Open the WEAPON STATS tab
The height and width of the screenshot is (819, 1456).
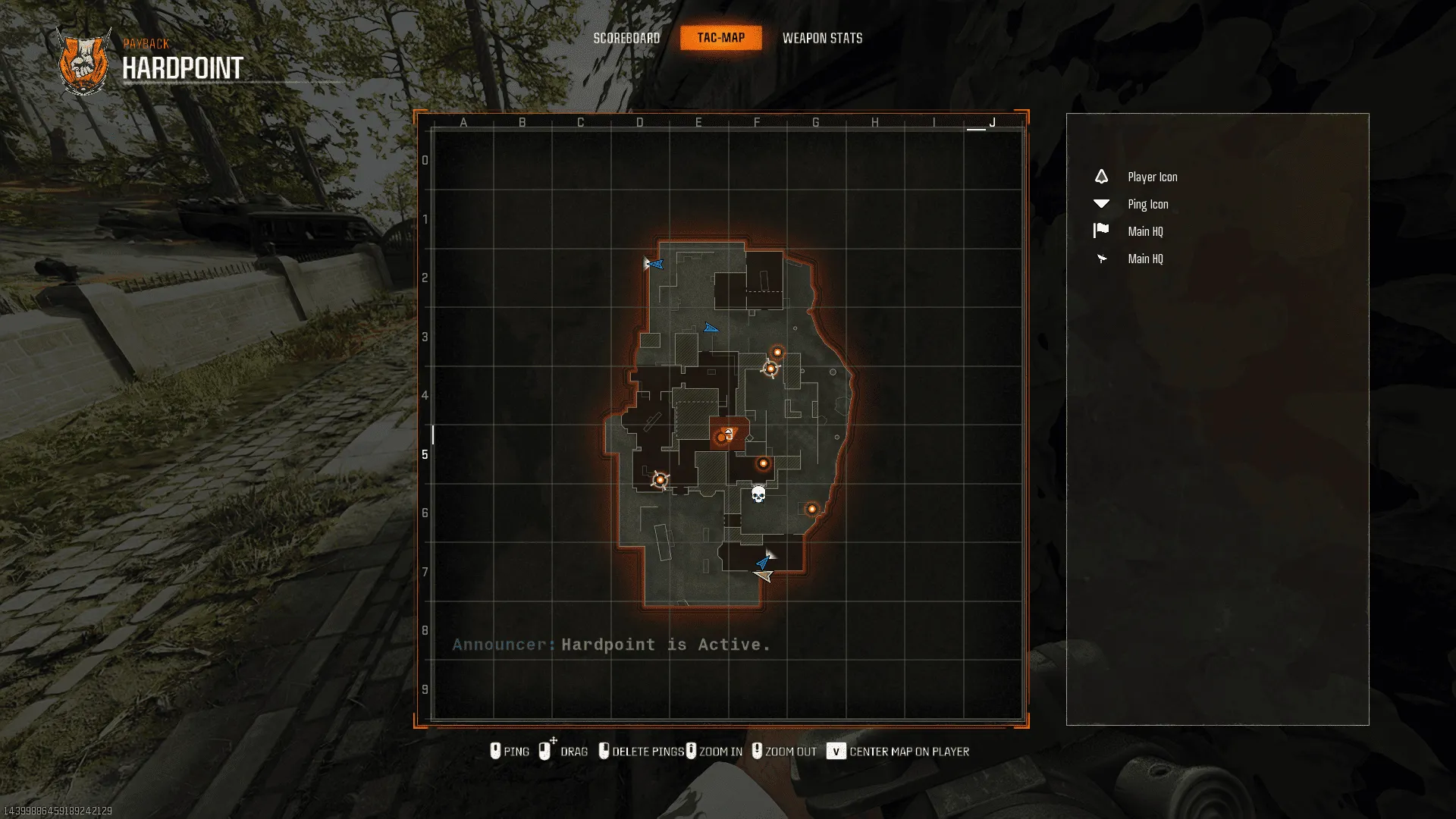[824, 38]
